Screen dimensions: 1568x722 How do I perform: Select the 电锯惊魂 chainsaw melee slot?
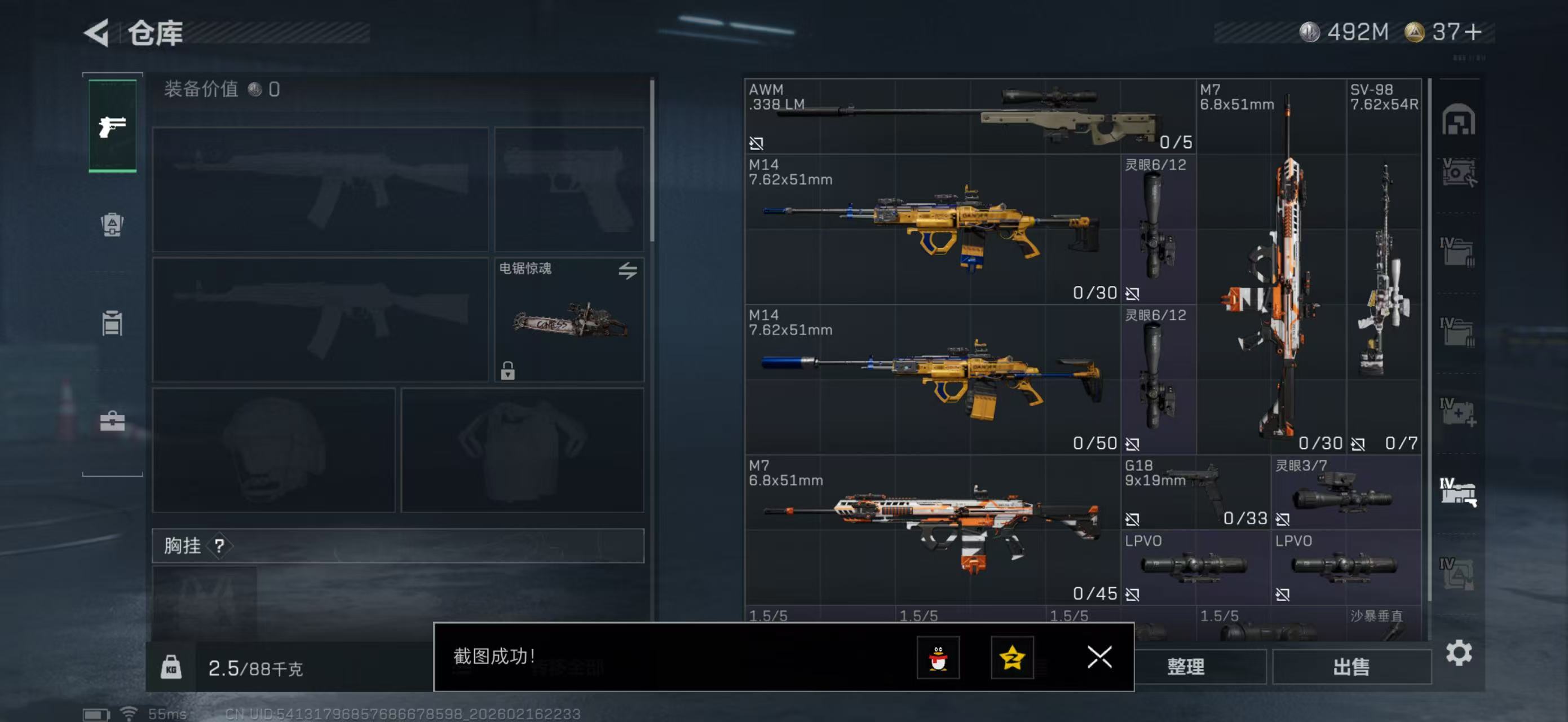568,320
